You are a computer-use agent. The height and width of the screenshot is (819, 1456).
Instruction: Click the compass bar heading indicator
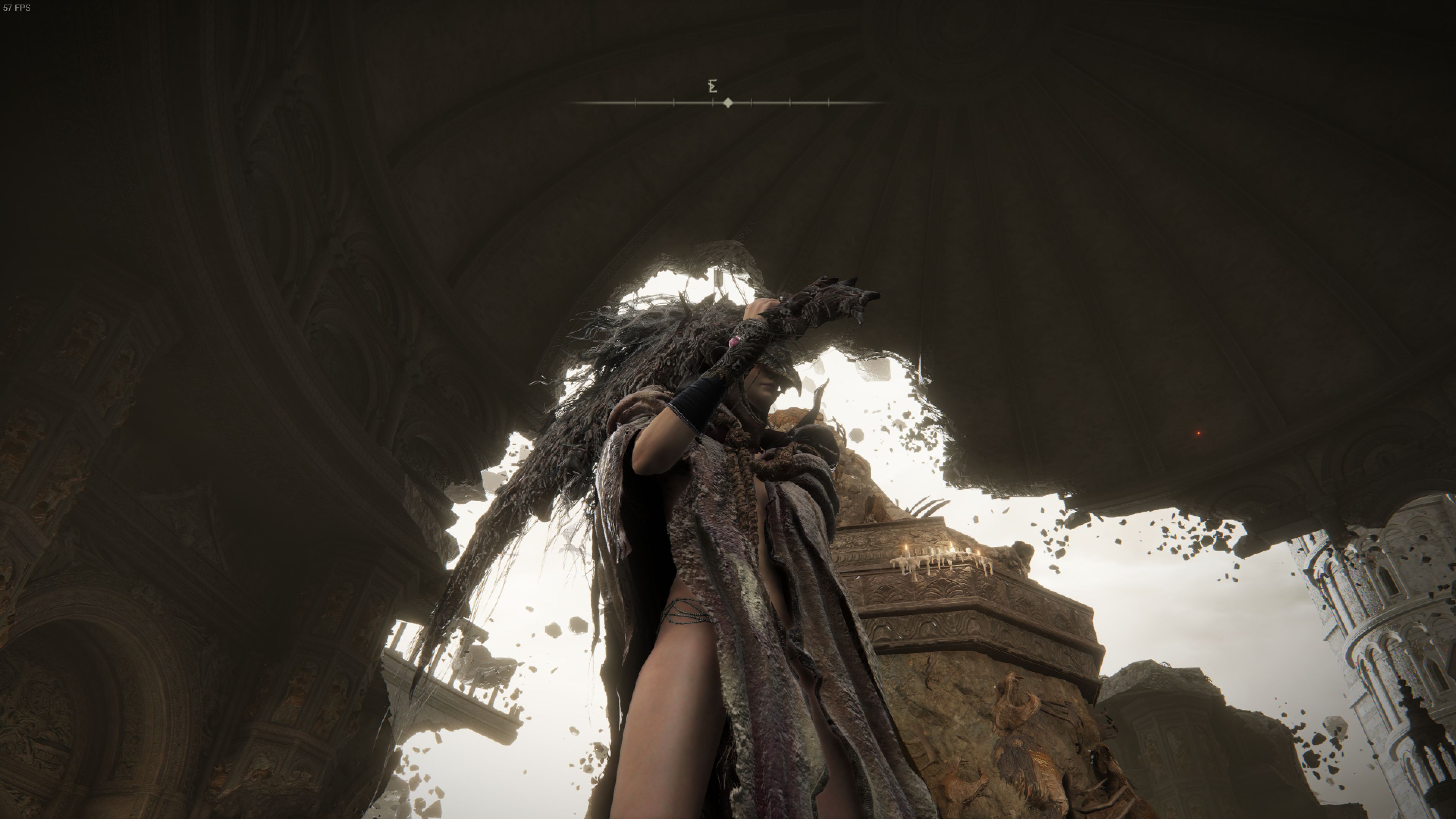pos(728,103)
